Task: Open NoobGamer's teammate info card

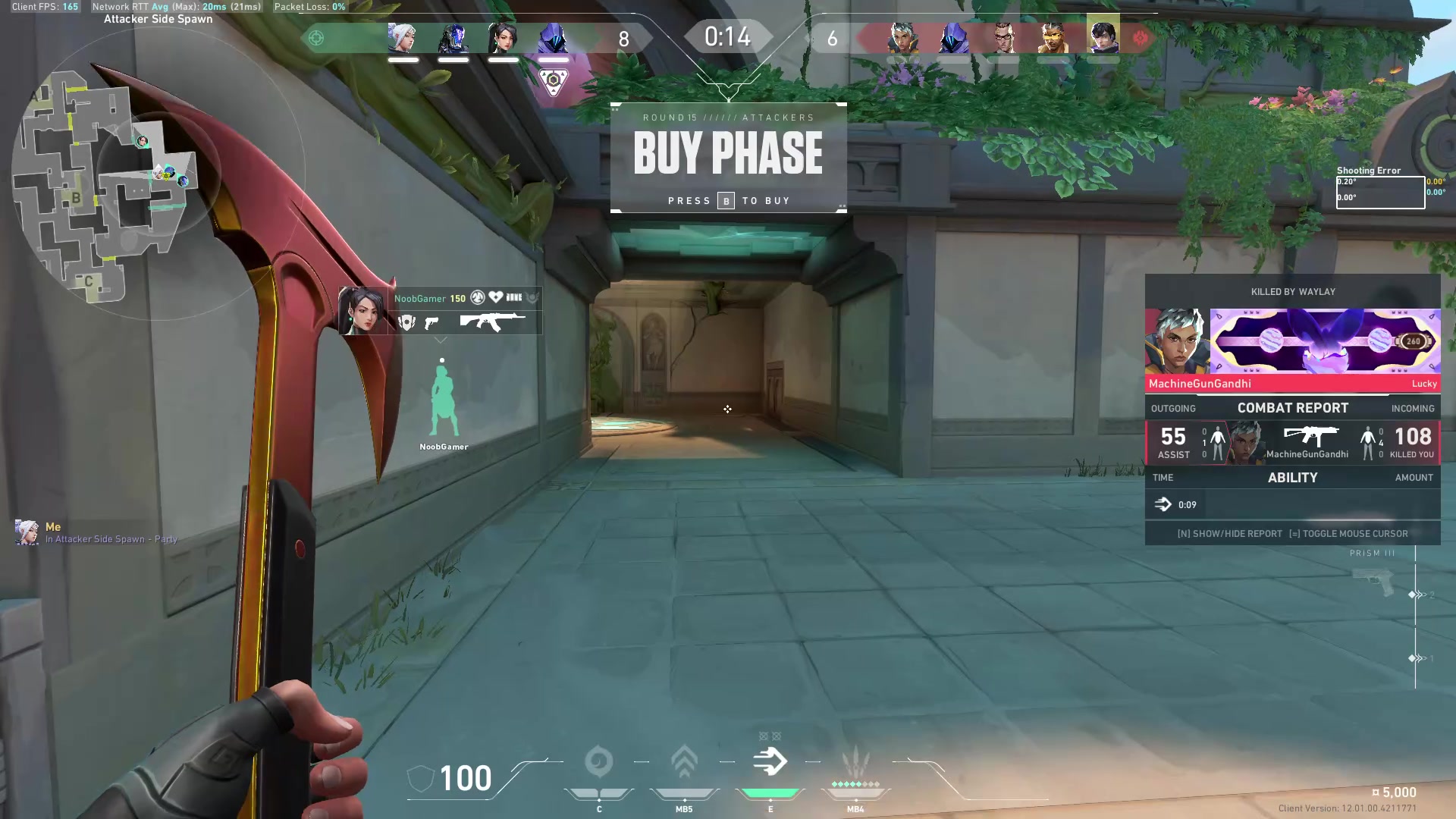Action: tap(440, 311)
